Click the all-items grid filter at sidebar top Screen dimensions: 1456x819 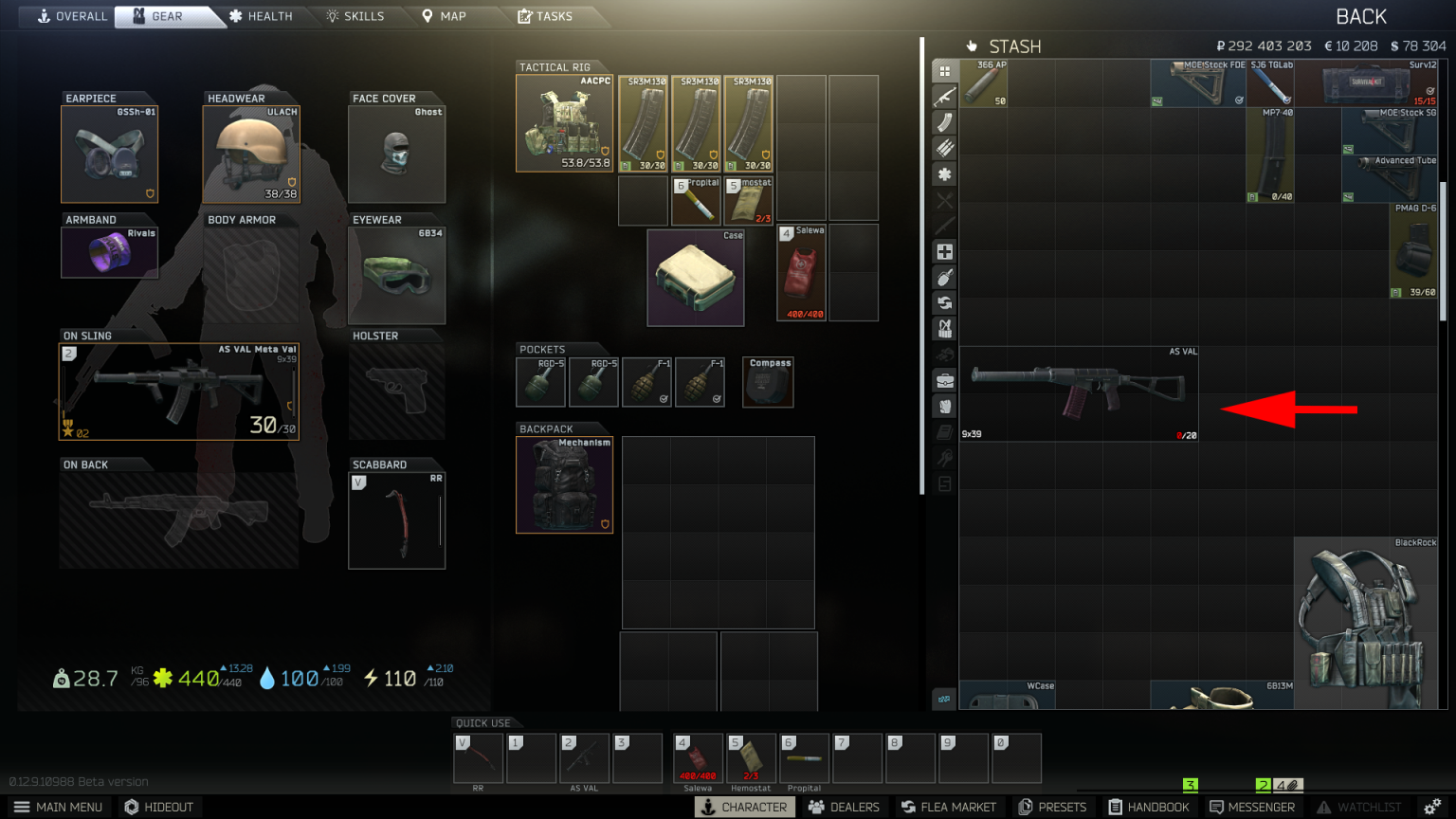point(944,70)
